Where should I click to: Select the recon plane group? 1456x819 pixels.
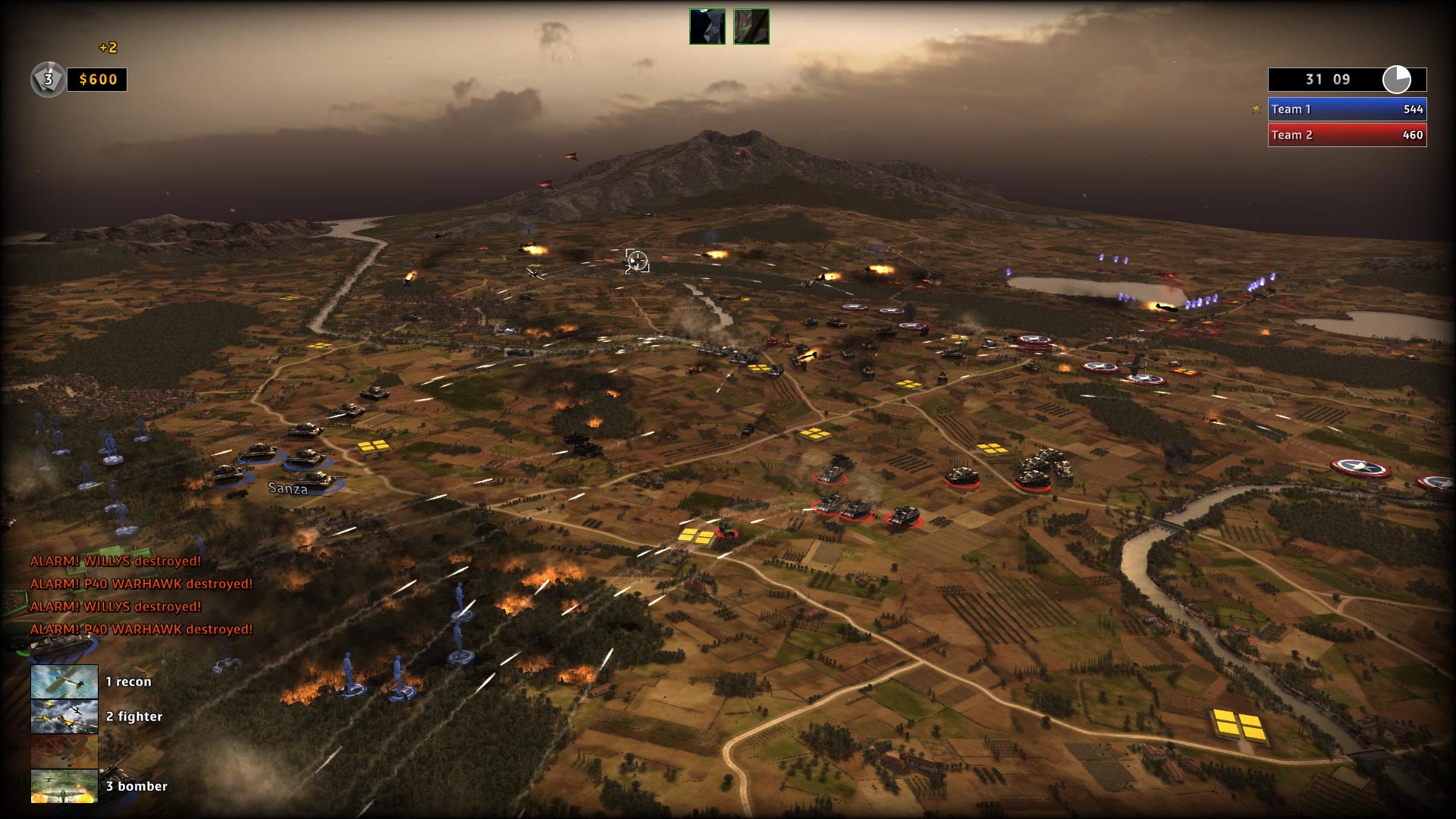pyautogui.click(x=64, y=681)
